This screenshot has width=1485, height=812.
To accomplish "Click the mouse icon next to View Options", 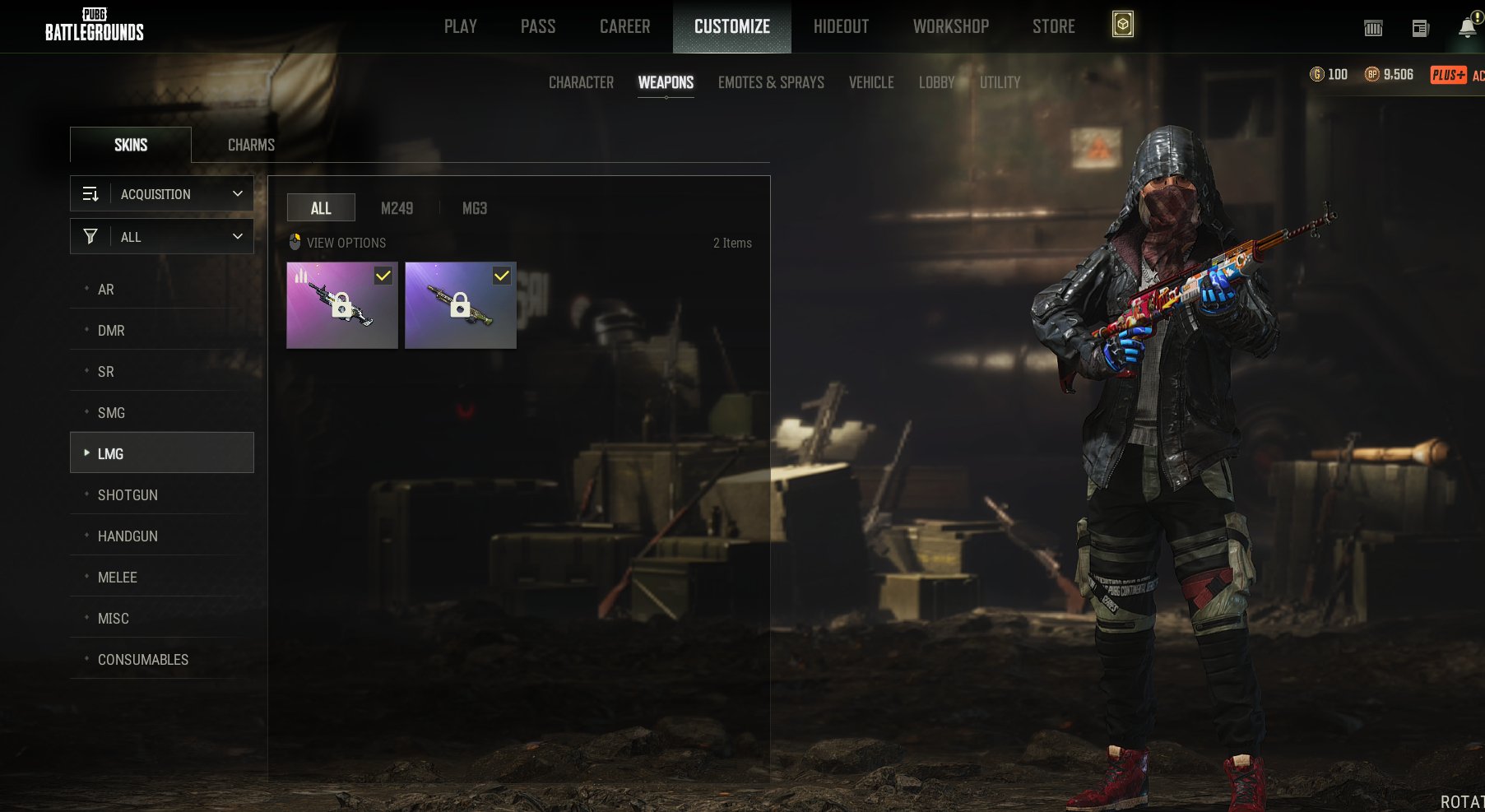I will click(x=295, y=242).
